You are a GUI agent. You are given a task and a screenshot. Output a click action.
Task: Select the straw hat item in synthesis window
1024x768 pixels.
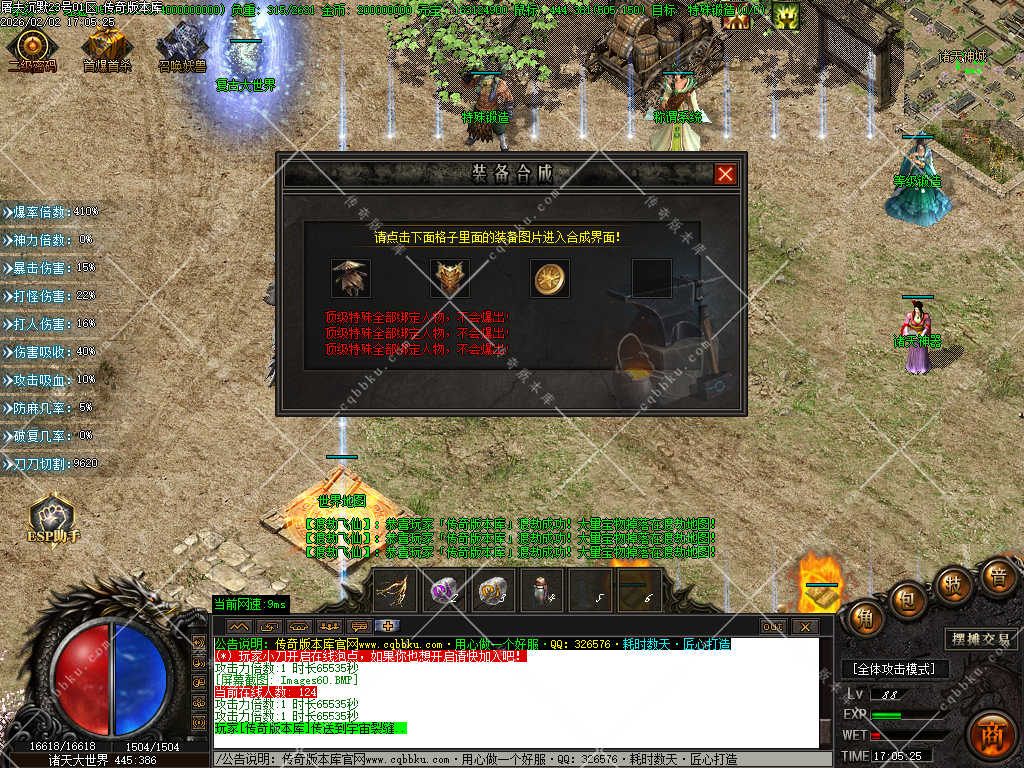[351, 278]
